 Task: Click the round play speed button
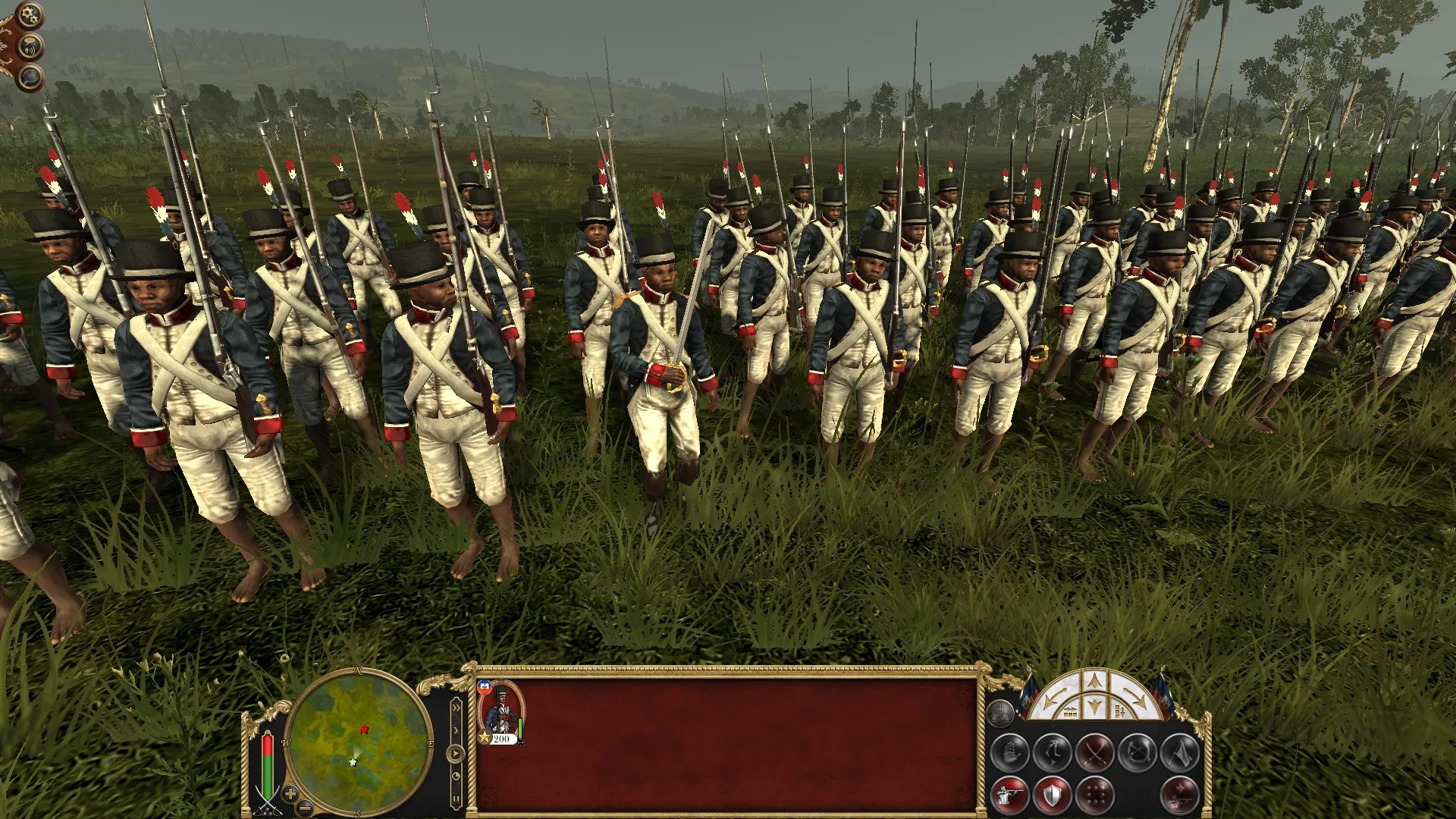click(x=456, y=755)
